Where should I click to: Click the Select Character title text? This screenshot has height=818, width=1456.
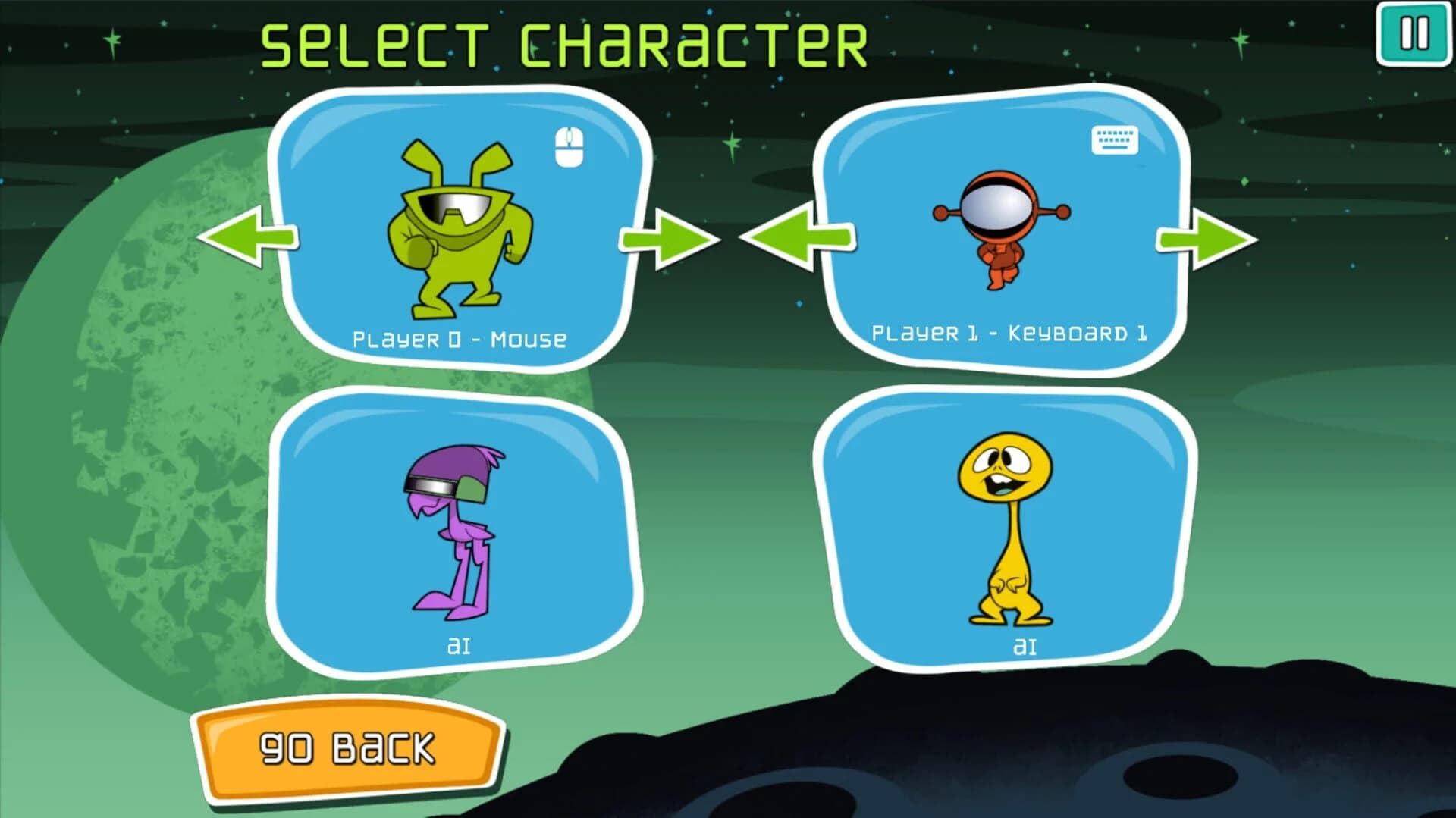click(x=565, y=42)
